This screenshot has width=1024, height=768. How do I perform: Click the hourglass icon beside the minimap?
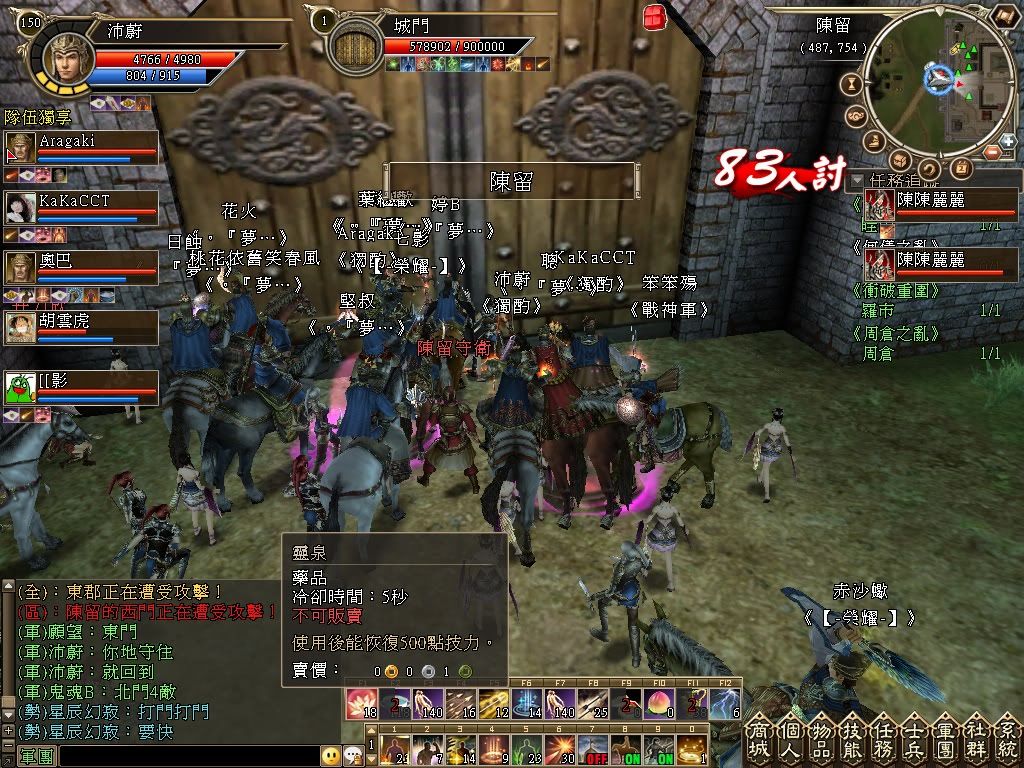853,84
